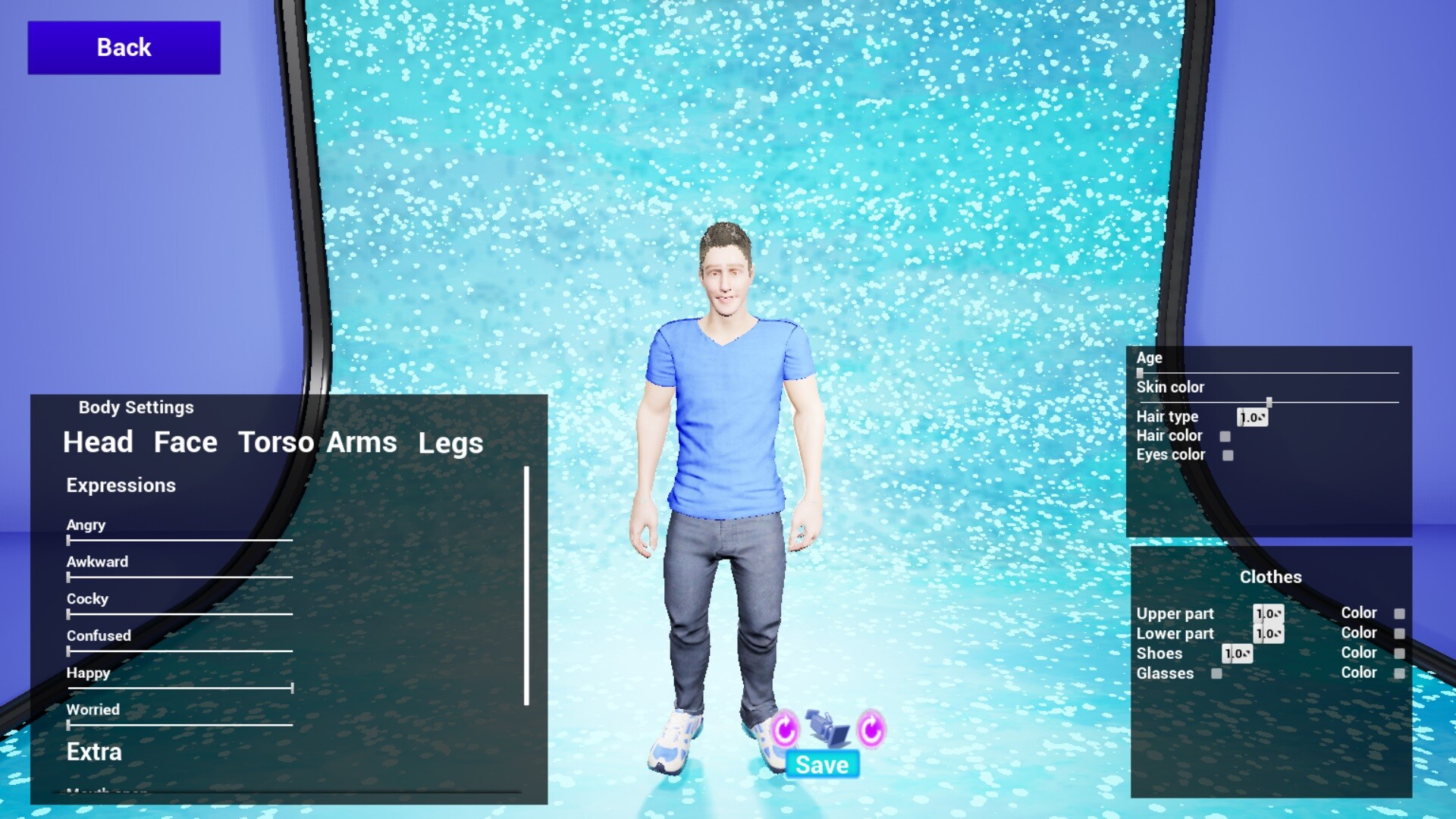The image size is (1456, 819).
Task: Click the Shoes value stepper
Action: 1237,653
